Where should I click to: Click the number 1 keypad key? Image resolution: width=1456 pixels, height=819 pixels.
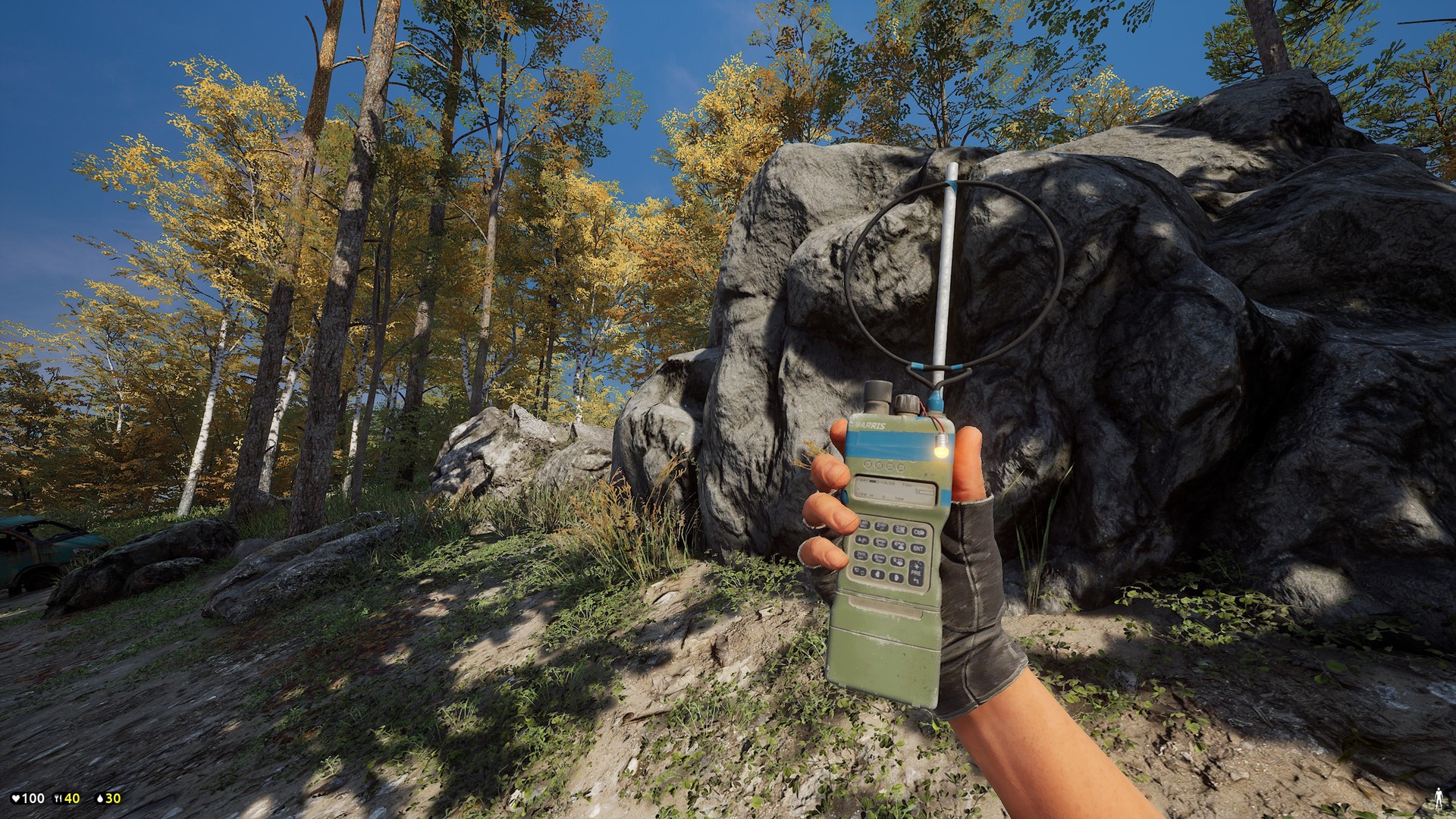pyautogui.click(x=867, y=524)
